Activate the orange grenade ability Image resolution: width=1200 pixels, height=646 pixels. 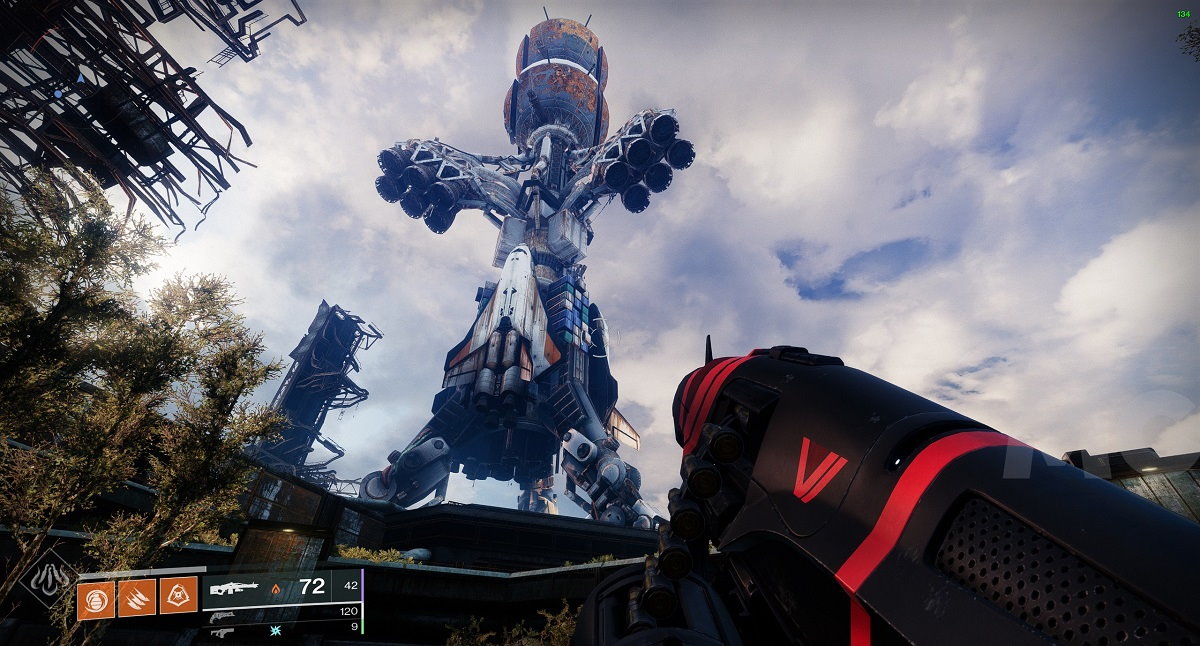[95, 600]
